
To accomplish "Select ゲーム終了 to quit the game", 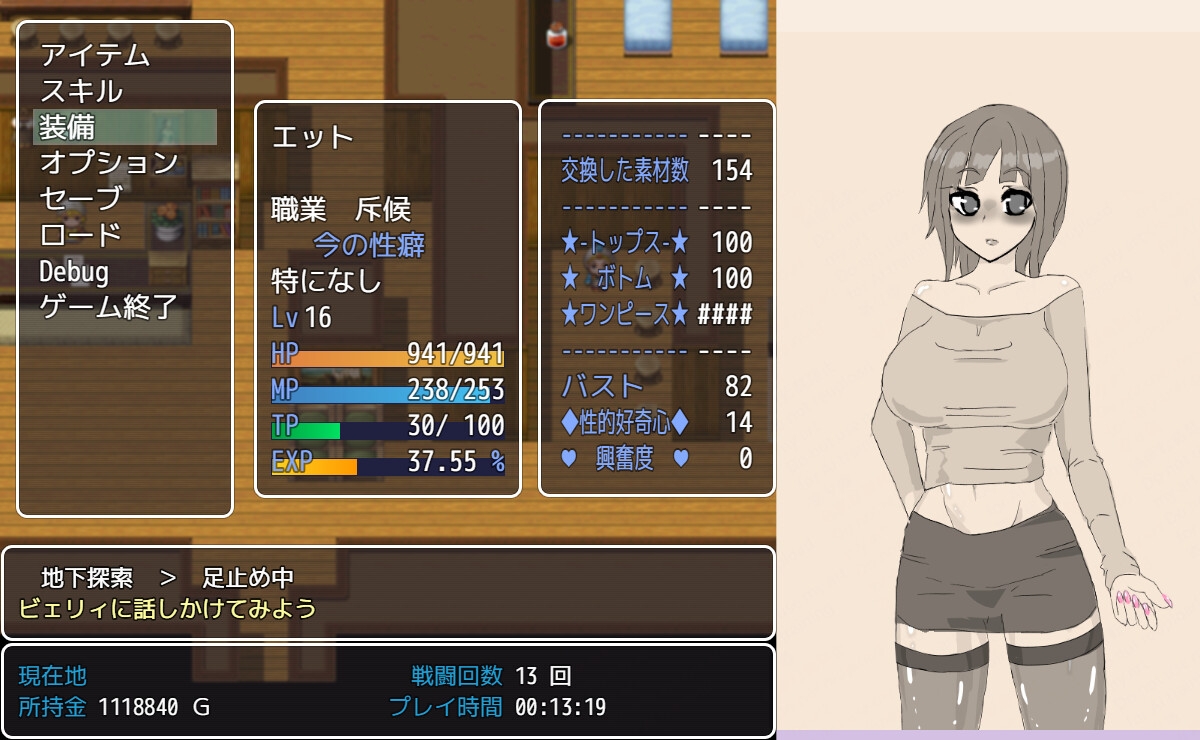I will point(109,307).
